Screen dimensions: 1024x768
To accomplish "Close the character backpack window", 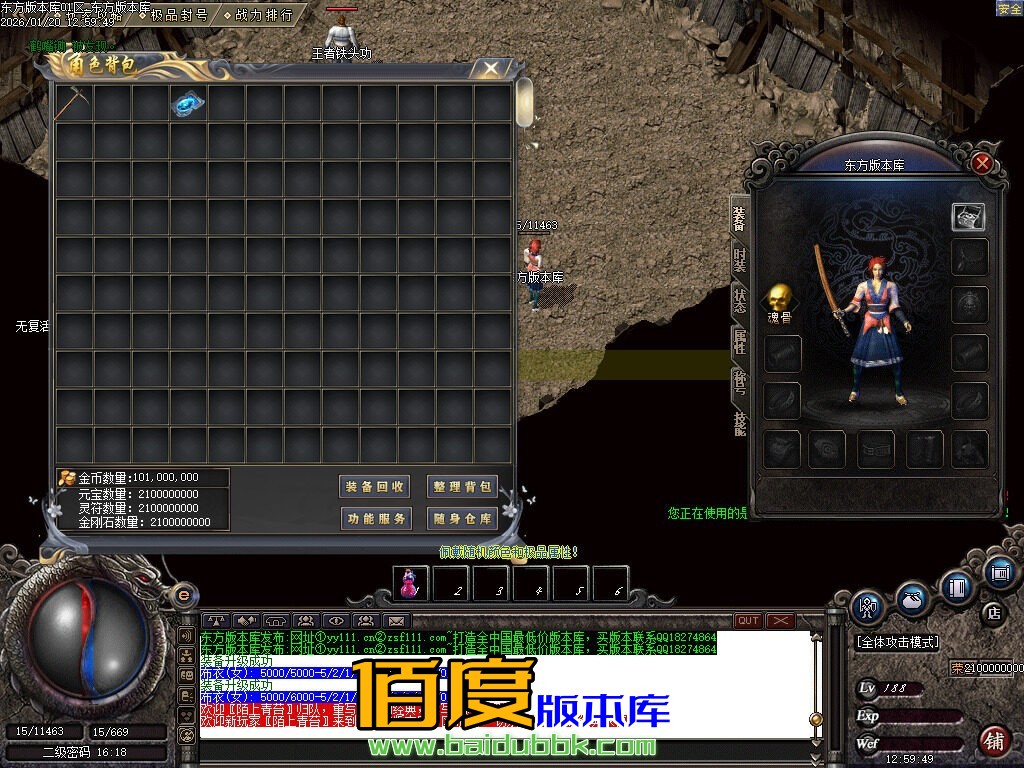I will pos(490,68).
